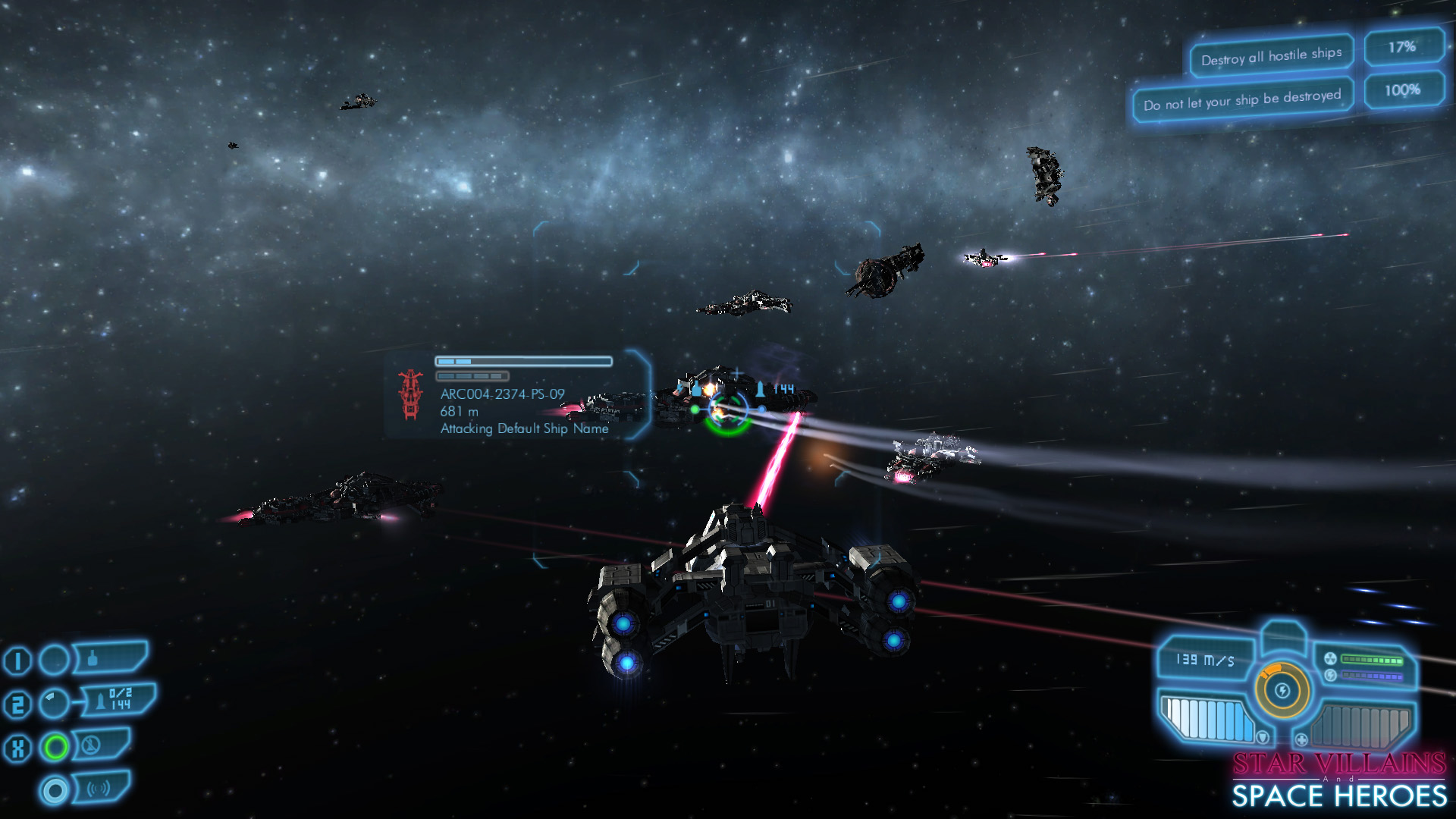Activate the orange lightning boost dial
The width and height of the screenshot is (1456, 819).
point(1282,691)
